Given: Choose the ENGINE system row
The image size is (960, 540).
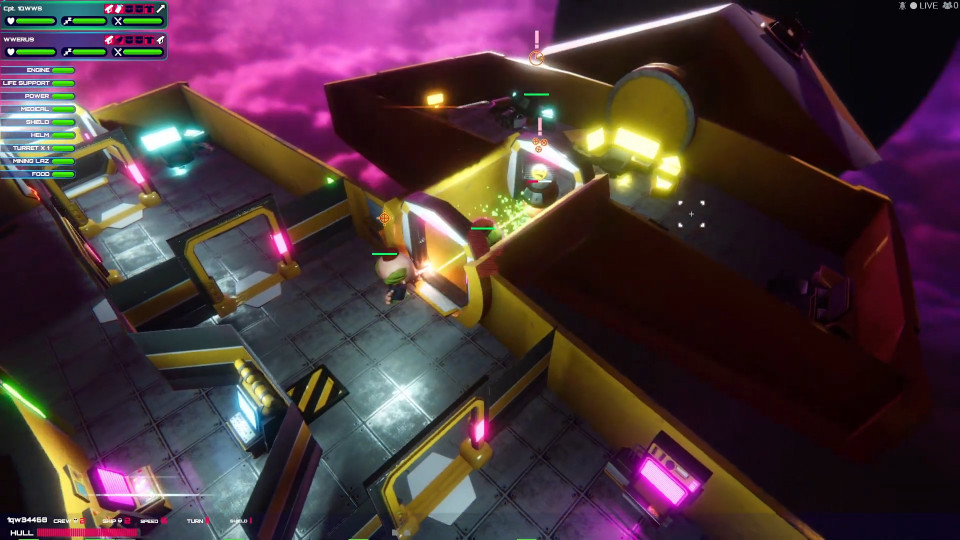Looking at the screenshot, I should [38, 70].
